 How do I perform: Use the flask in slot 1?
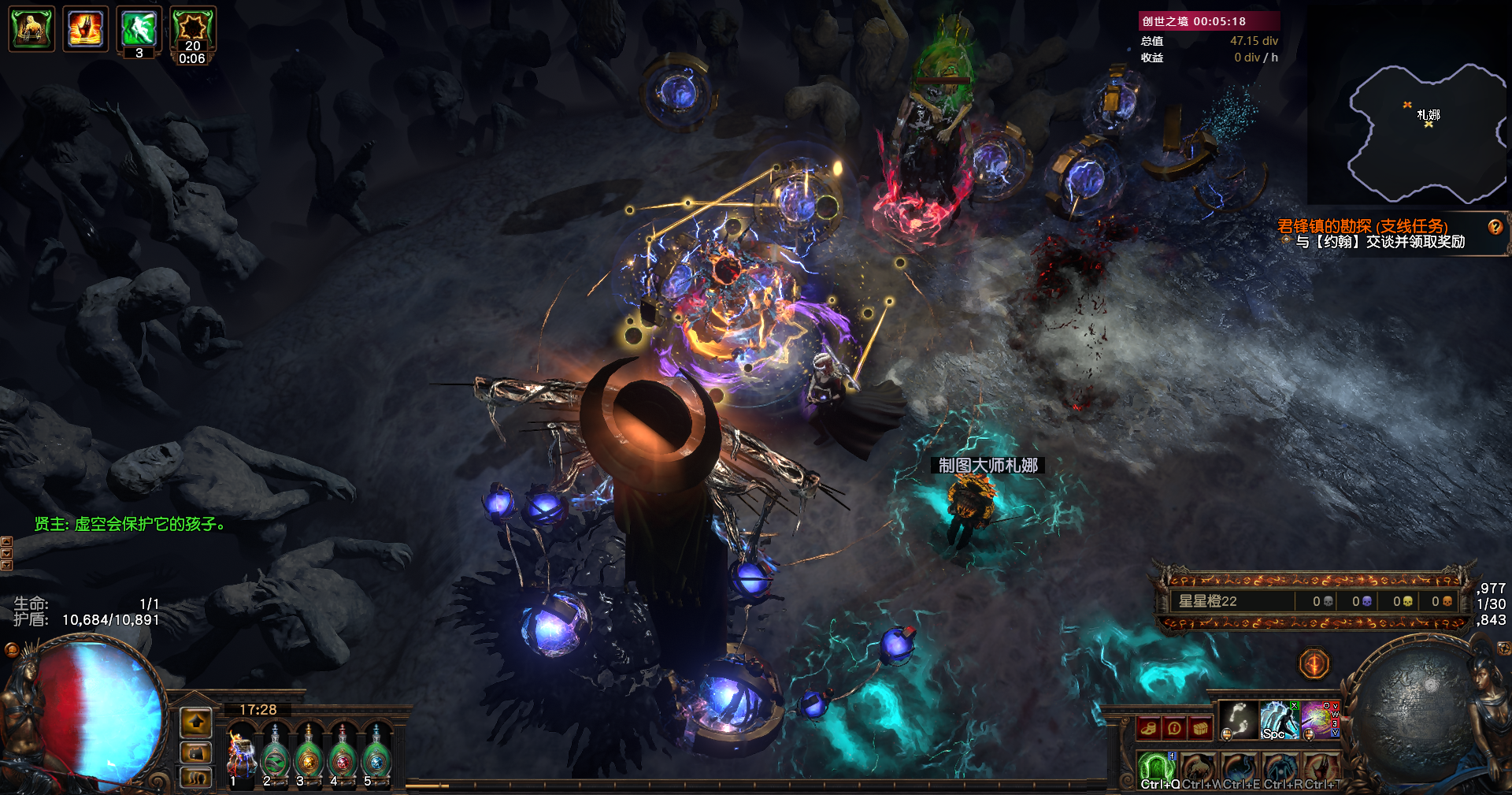242,755
